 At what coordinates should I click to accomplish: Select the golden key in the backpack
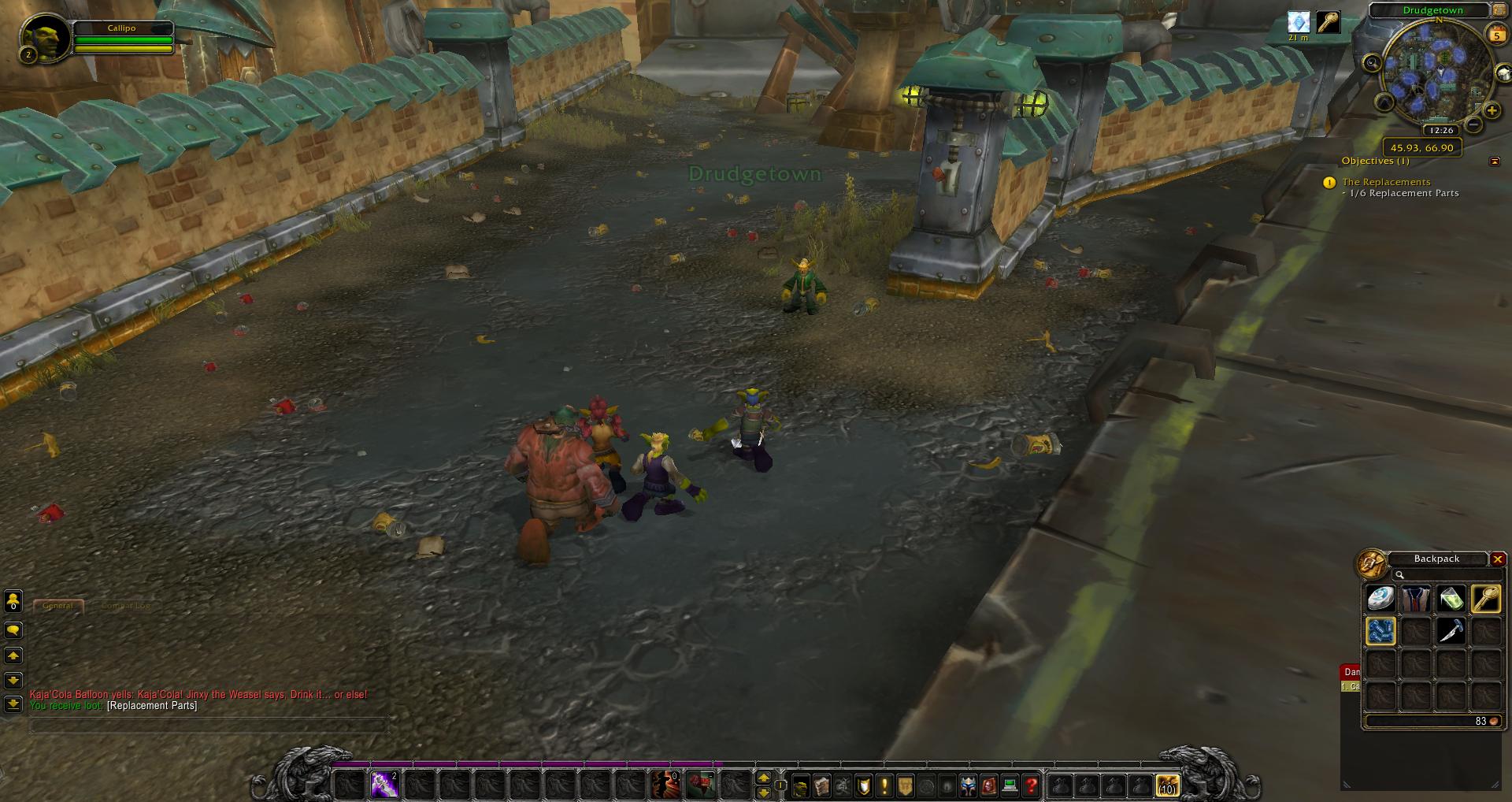point(1485,599)
